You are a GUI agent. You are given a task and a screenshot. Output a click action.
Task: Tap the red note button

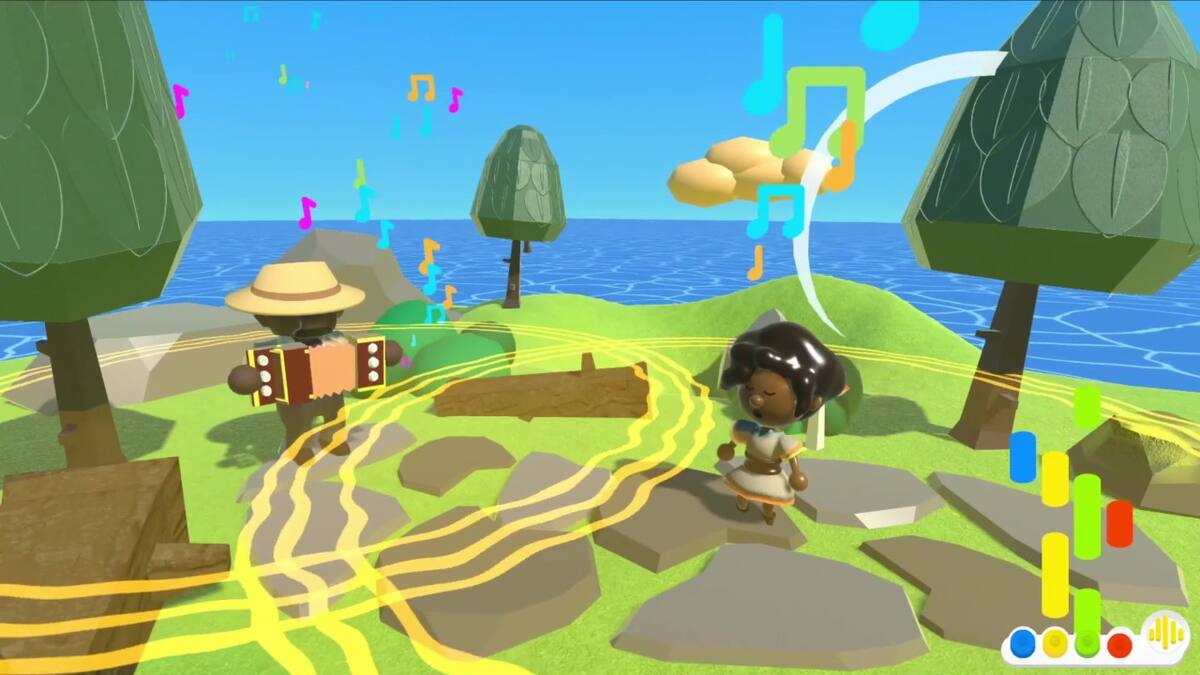1120,642
